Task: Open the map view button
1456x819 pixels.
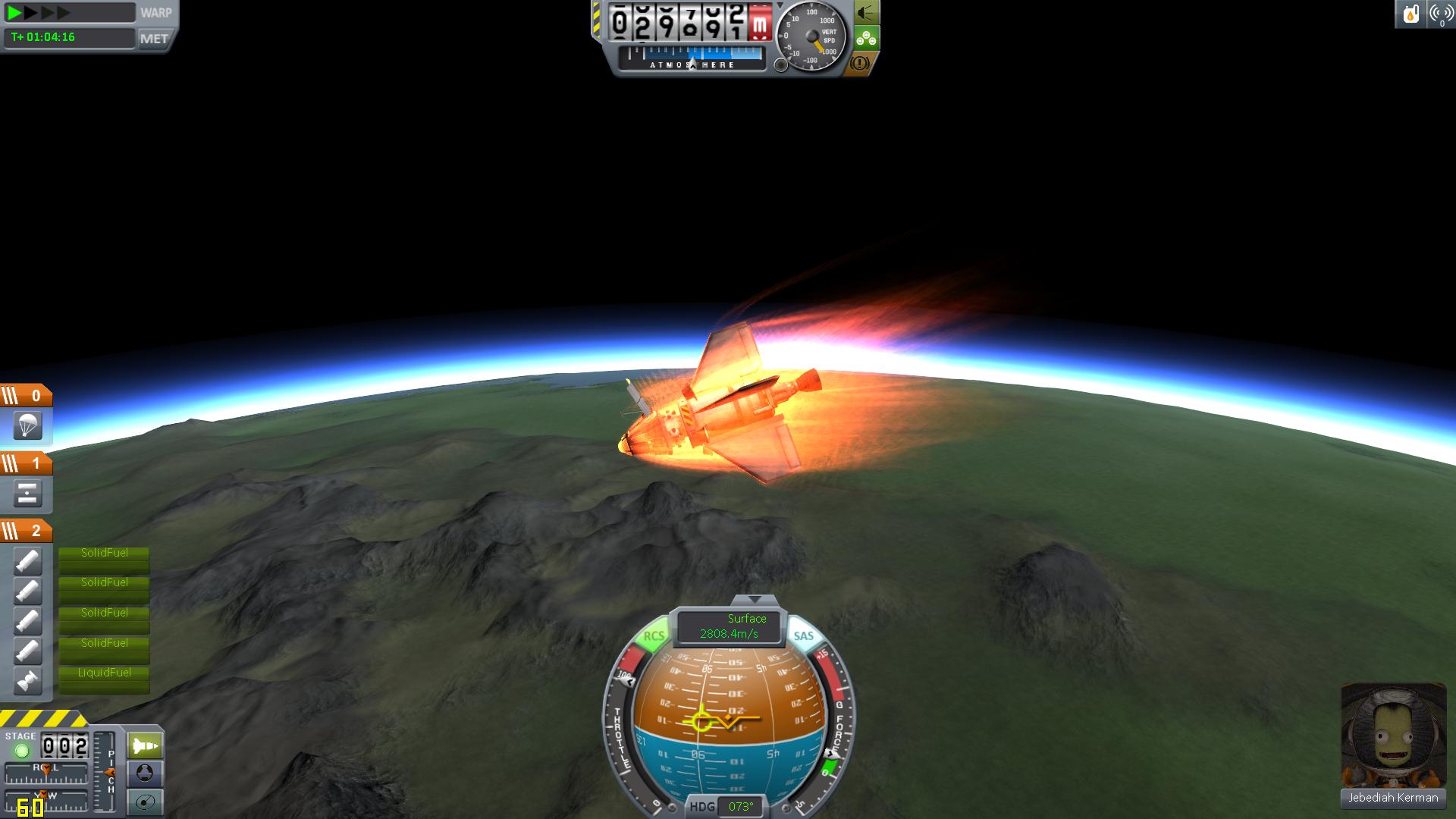Action: [x=145, y=802]
